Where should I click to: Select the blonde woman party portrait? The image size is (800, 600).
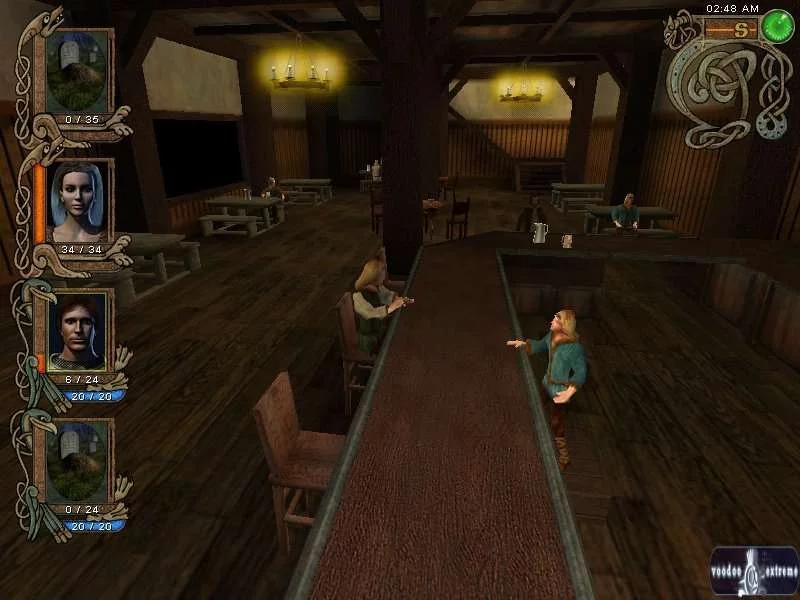[79, 199]
